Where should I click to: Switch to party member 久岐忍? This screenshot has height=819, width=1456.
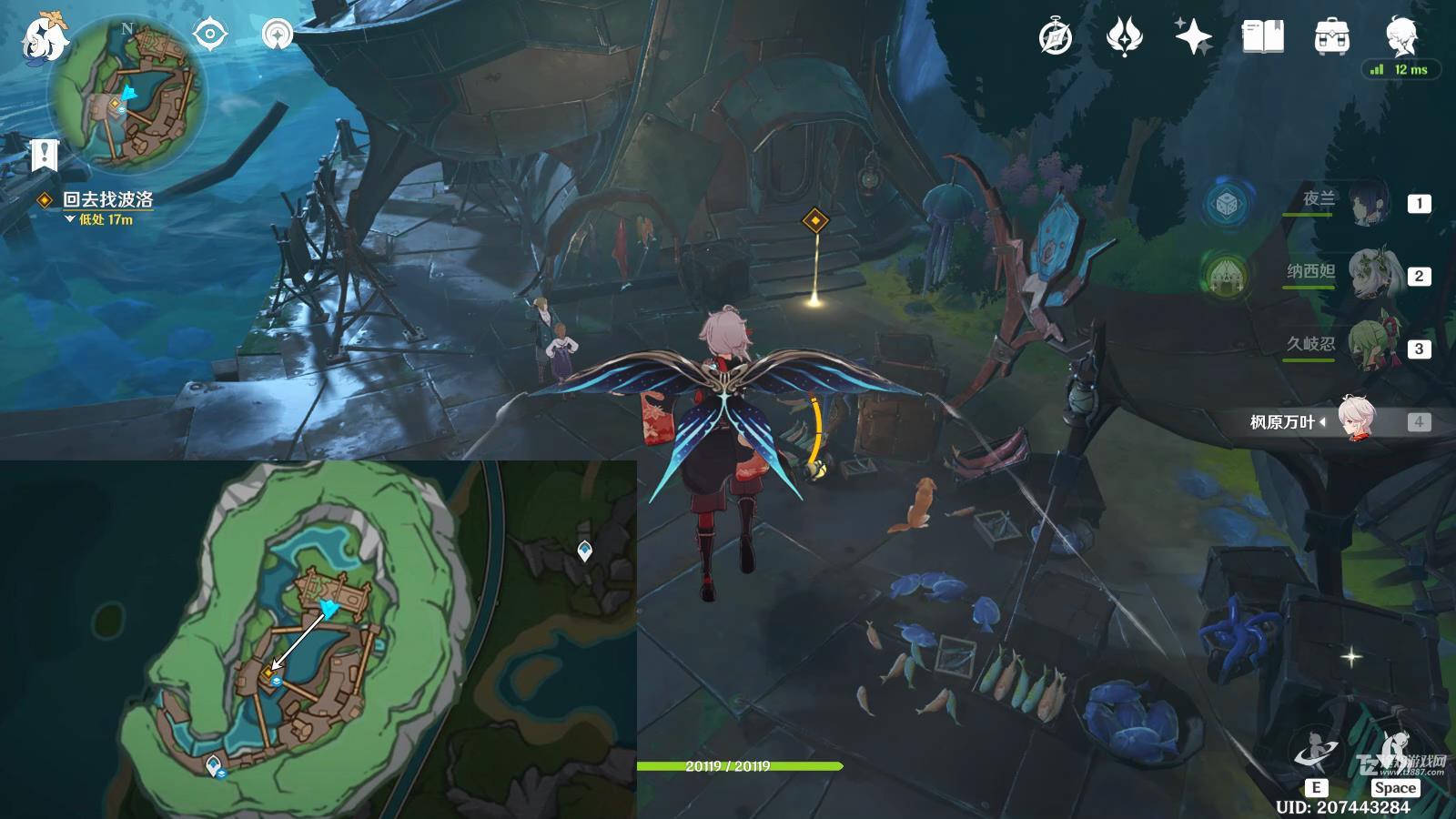point(1366,347)
